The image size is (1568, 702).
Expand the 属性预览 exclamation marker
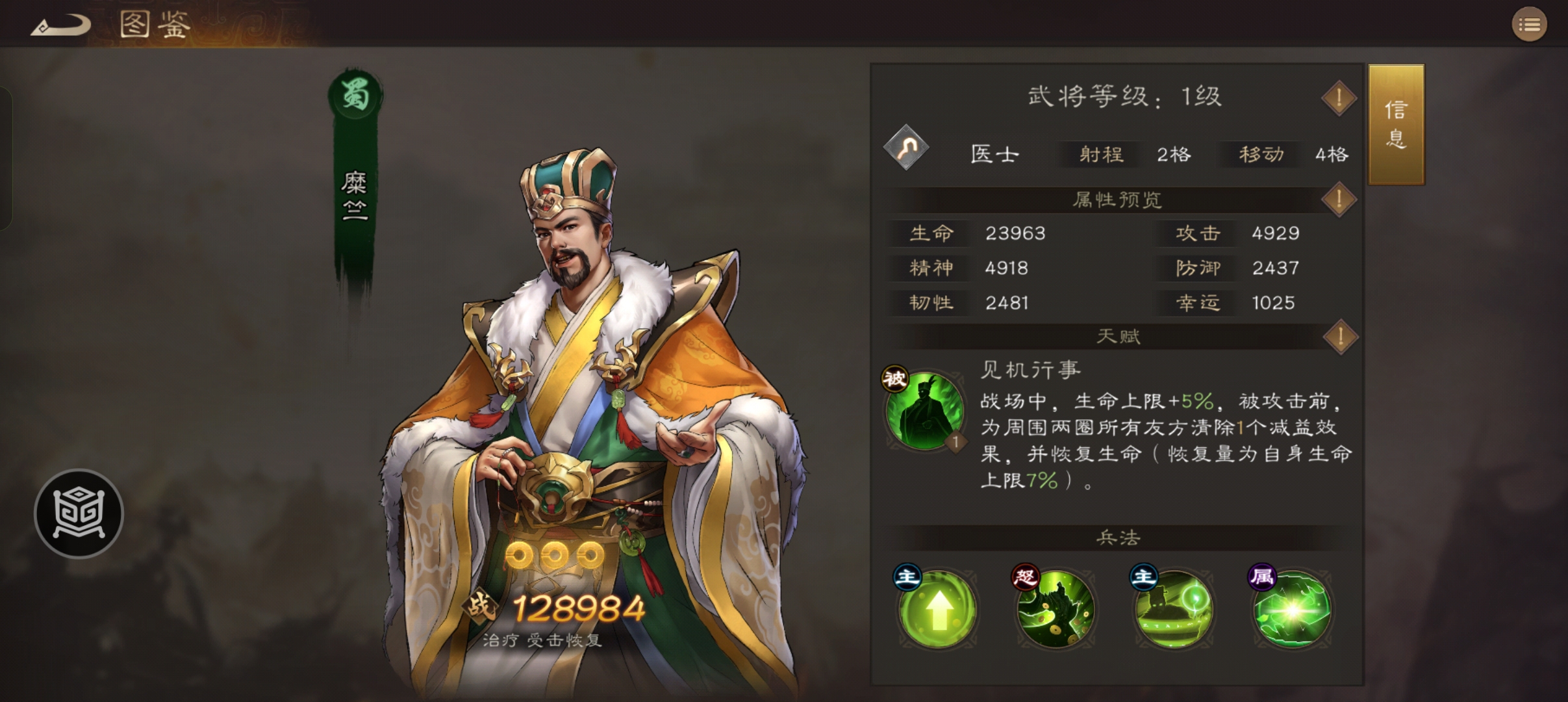click(x=1338, y=200)
